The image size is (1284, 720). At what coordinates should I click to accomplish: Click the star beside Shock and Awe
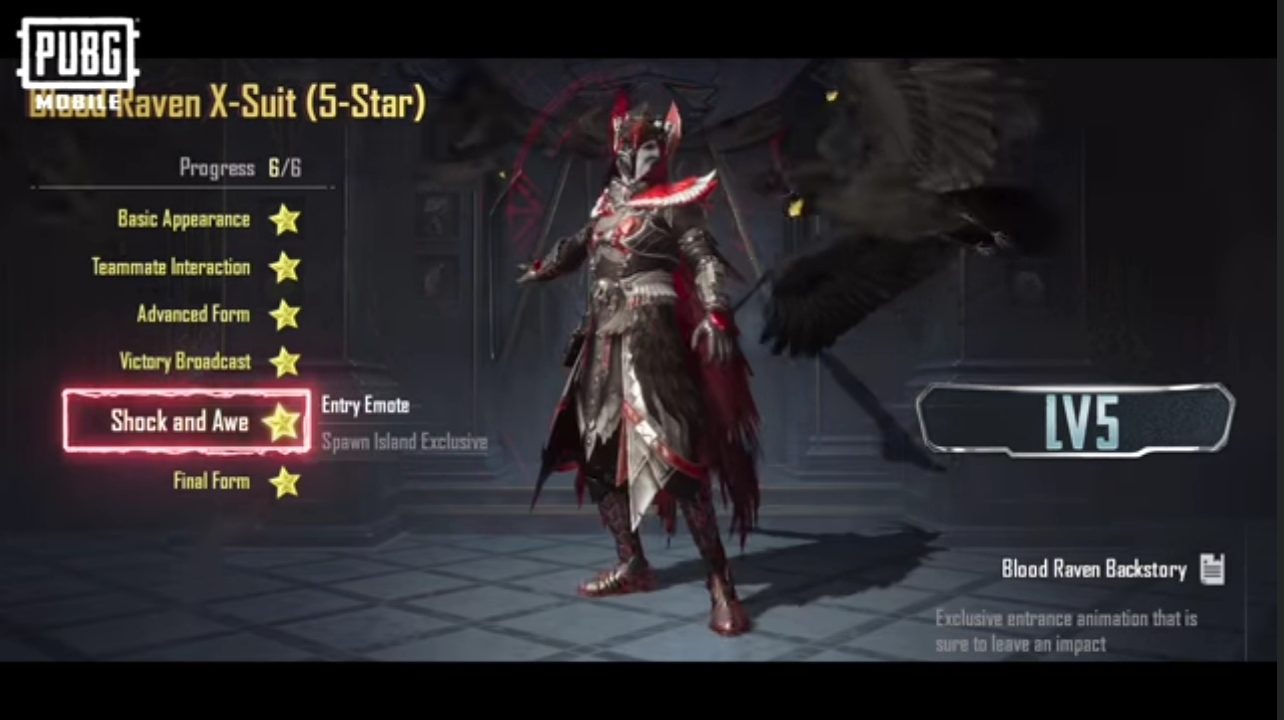pos(283,421)
